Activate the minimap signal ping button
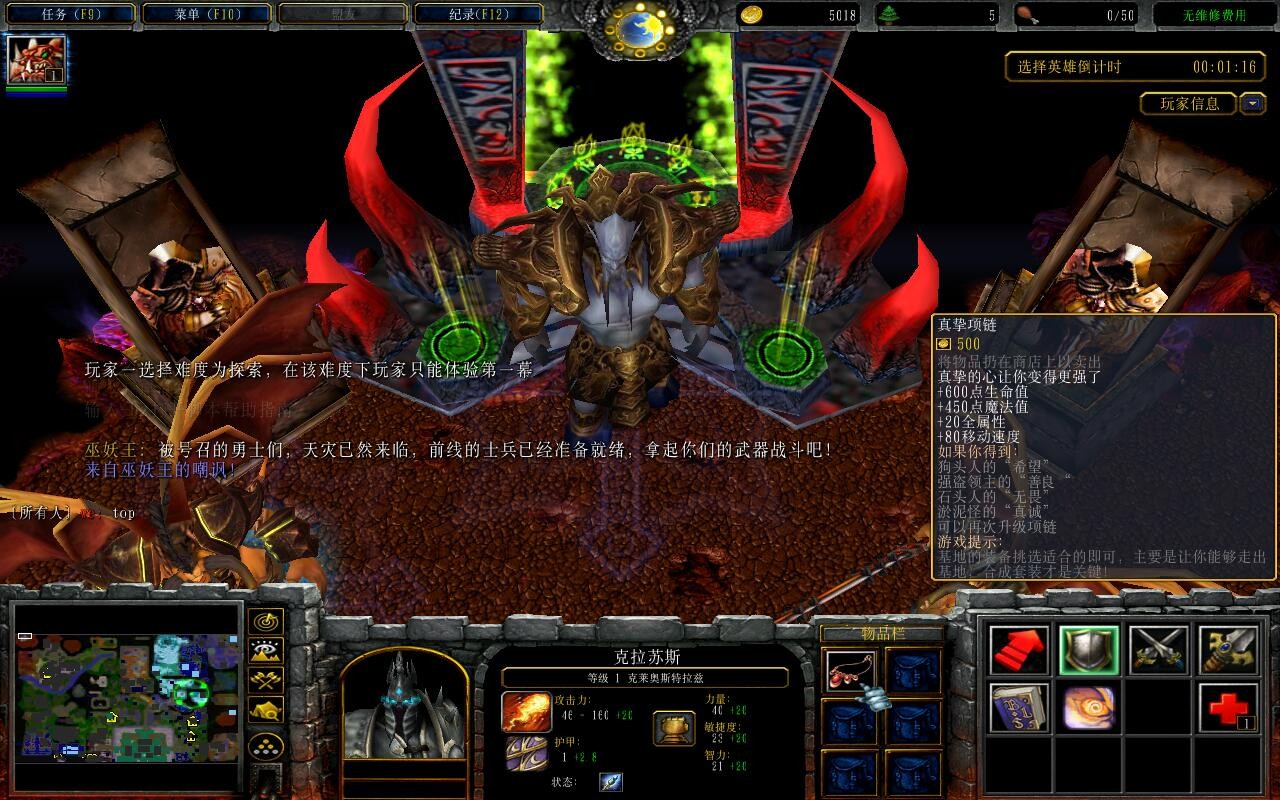Viewport: 1280px width, 800px height. coord(265,622)
